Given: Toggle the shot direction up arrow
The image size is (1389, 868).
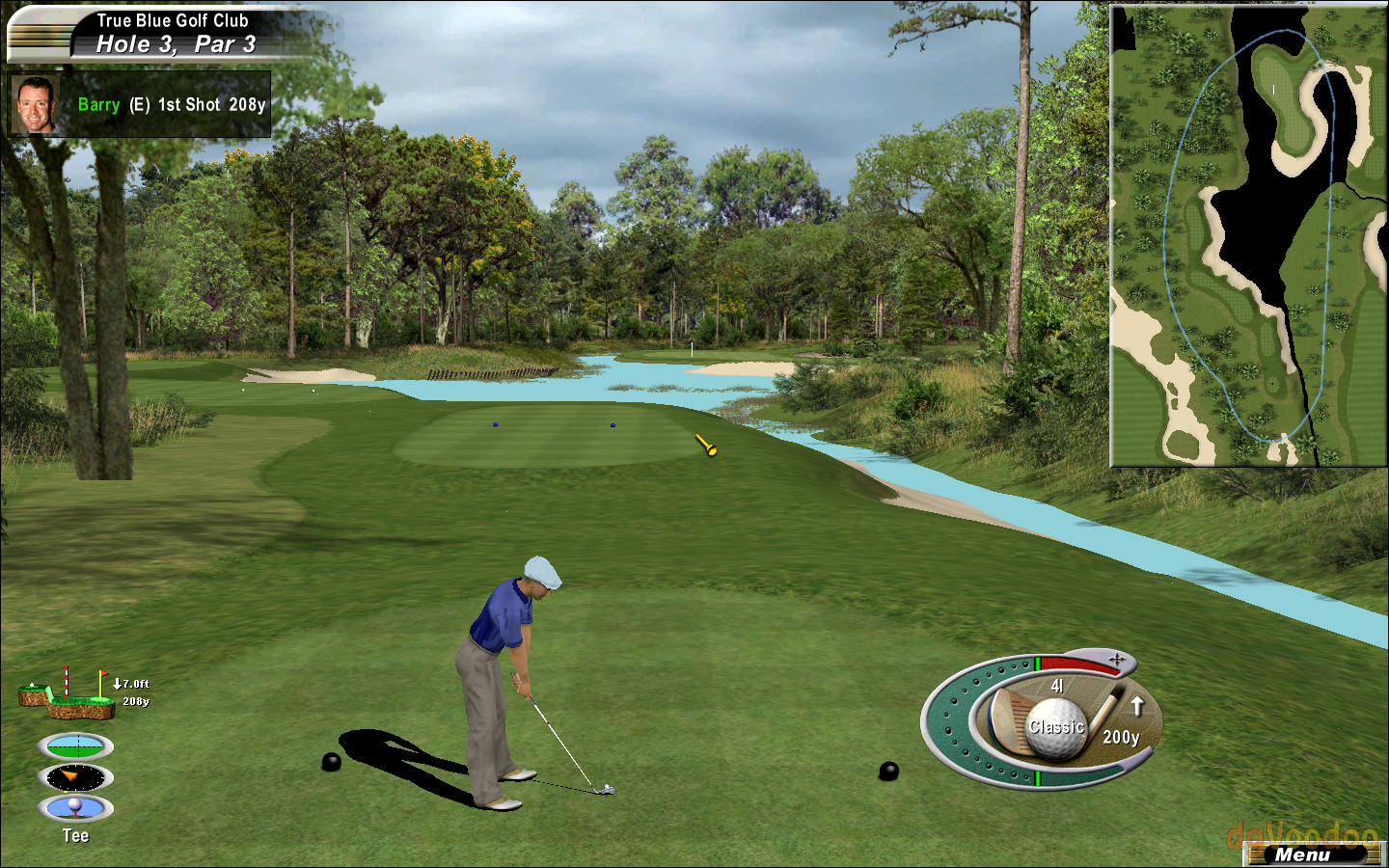Looking at the screenshot, I should 1137,706.
